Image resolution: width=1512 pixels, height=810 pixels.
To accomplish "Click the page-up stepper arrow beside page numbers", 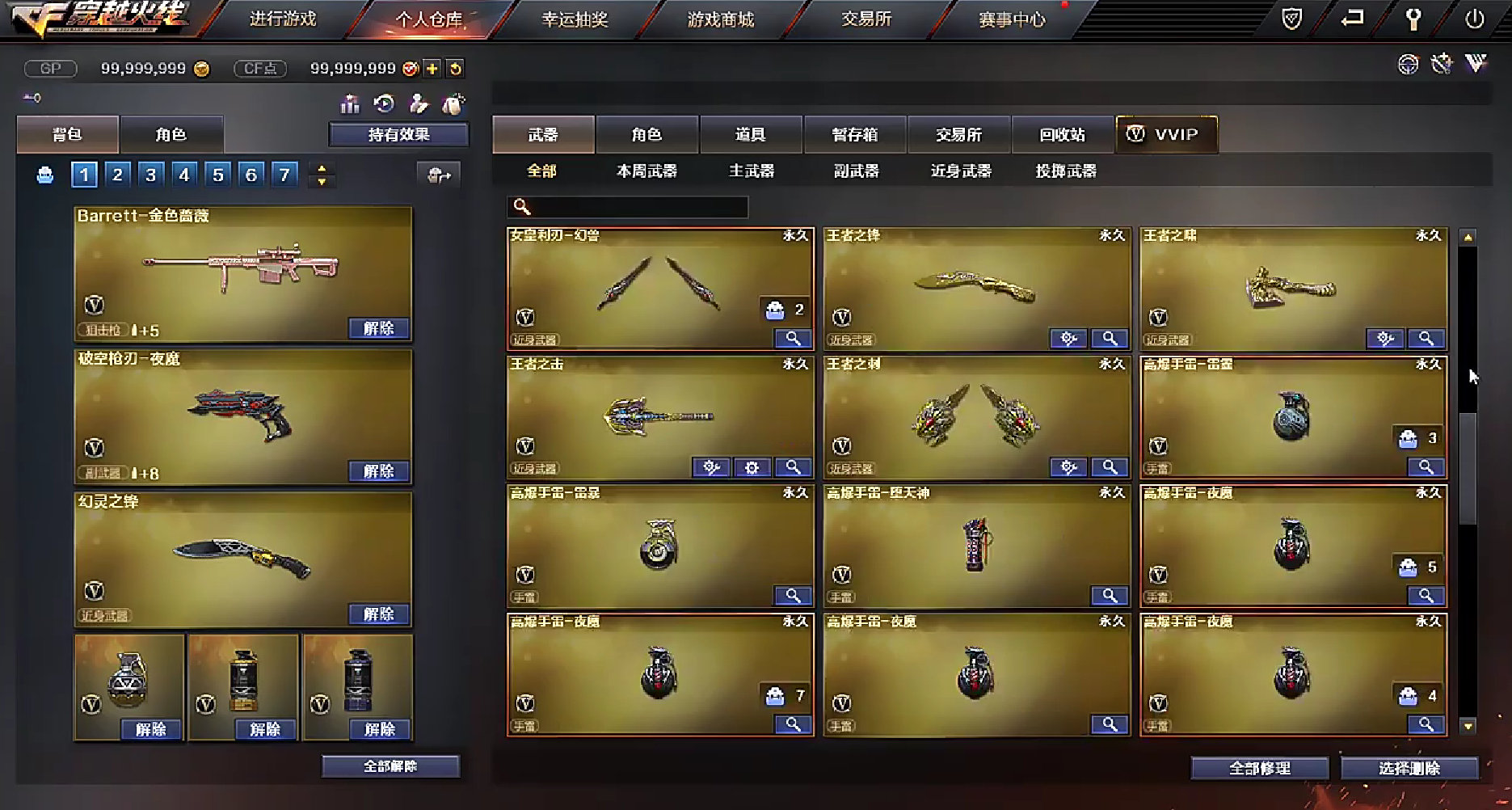I will (322, 169).
